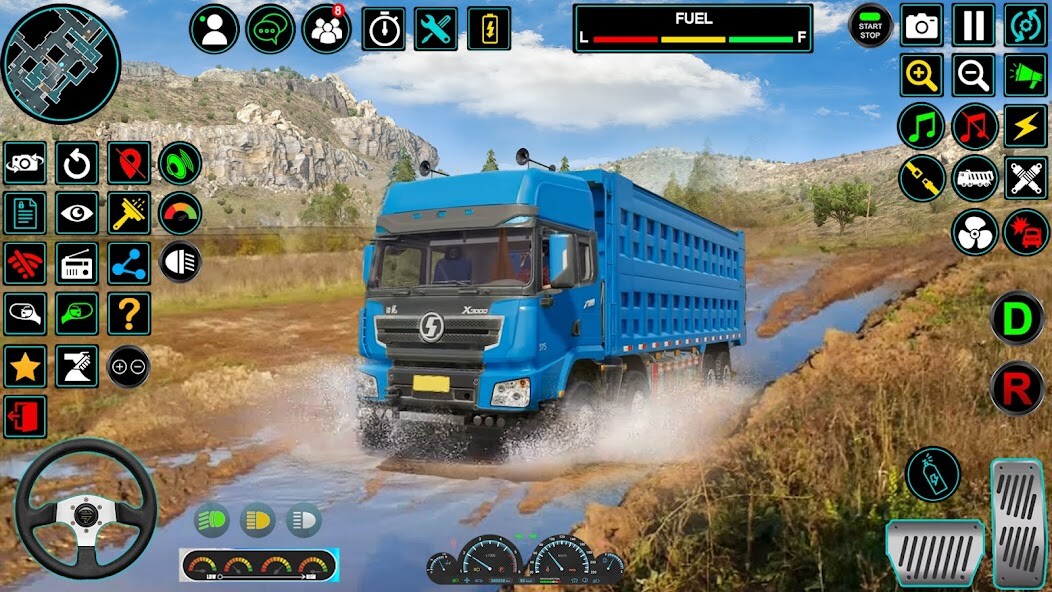Shift into Reverse with the R button
1052x592 pixels.
[x=1017, y=388]
